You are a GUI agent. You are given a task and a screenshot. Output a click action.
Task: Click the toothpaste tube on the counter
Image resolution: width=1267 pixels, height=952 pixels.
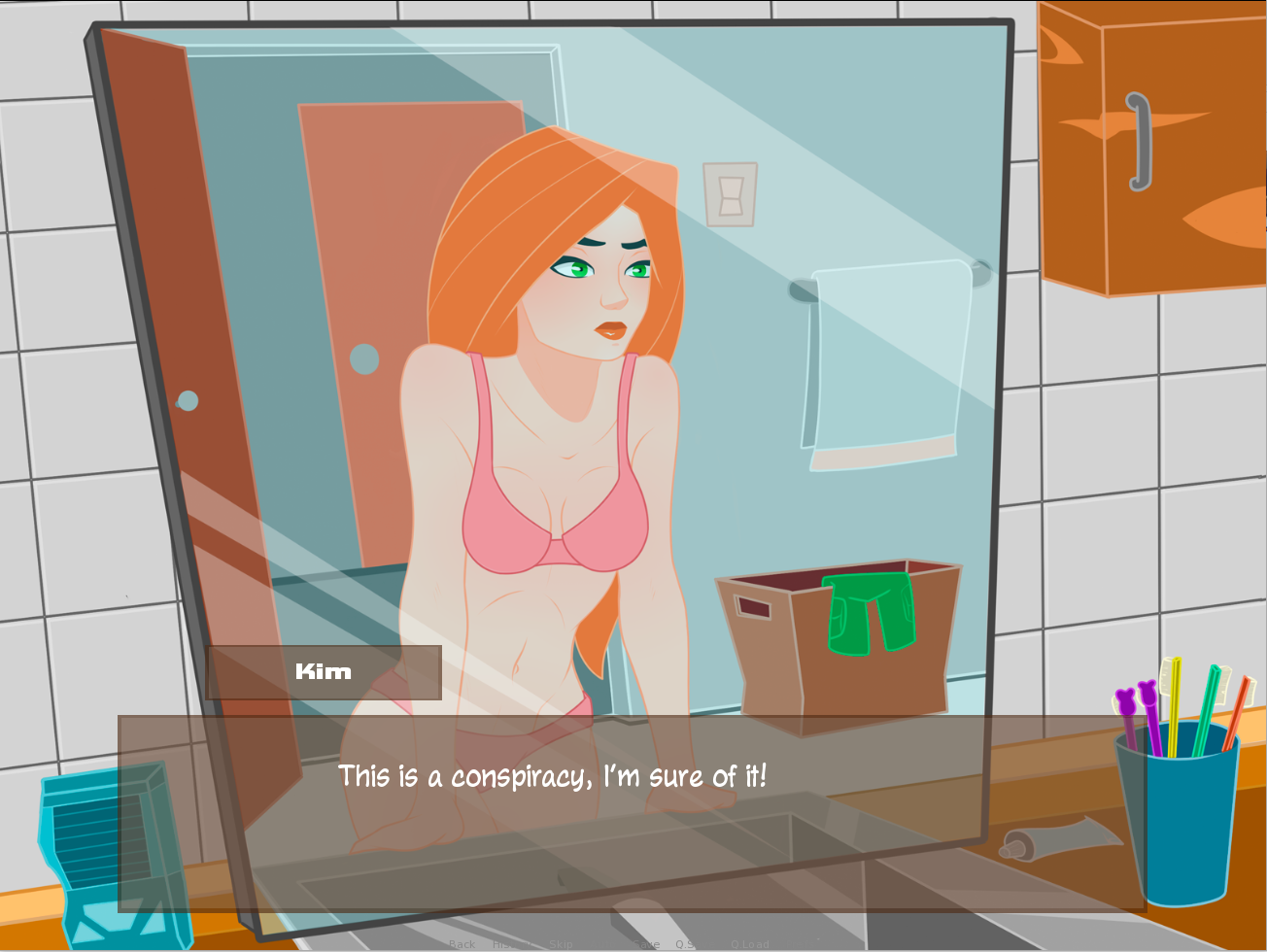coord(1059,837)
